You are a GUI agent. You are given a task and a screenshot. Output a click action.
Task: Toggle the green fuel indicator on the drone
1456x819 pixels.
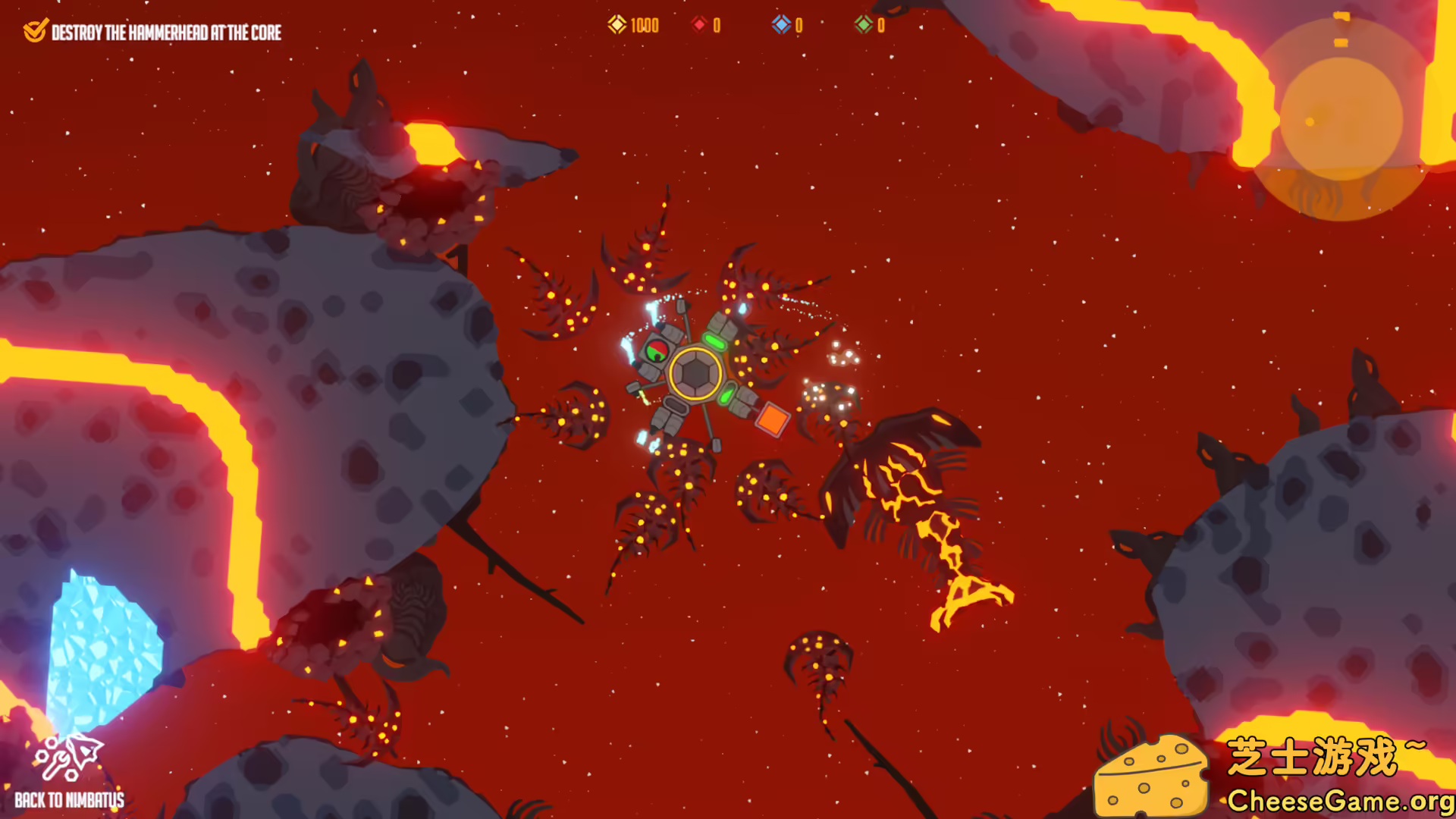[x=715, y=341]
